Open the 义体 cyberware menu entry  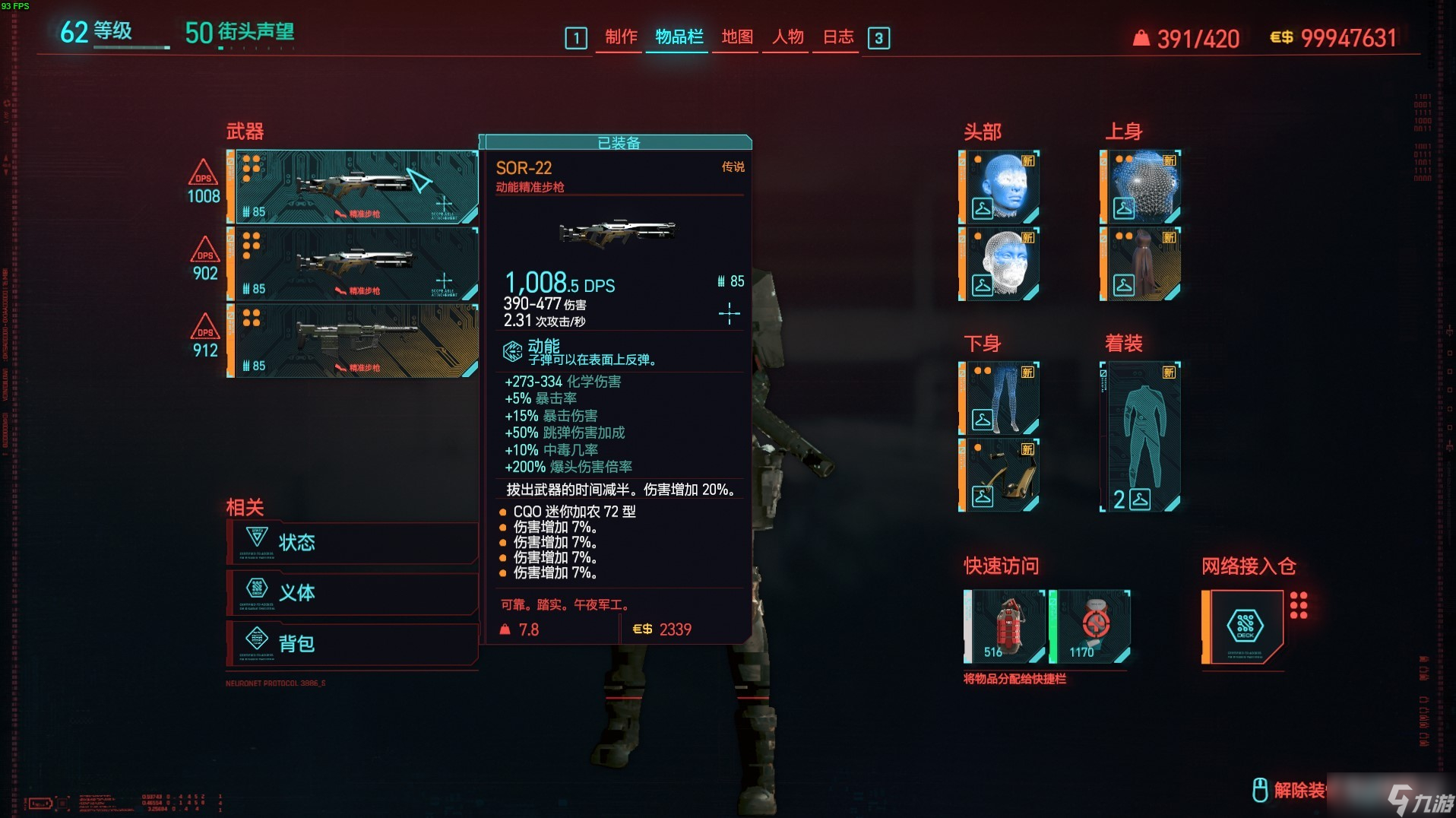(x=353, y=592)
